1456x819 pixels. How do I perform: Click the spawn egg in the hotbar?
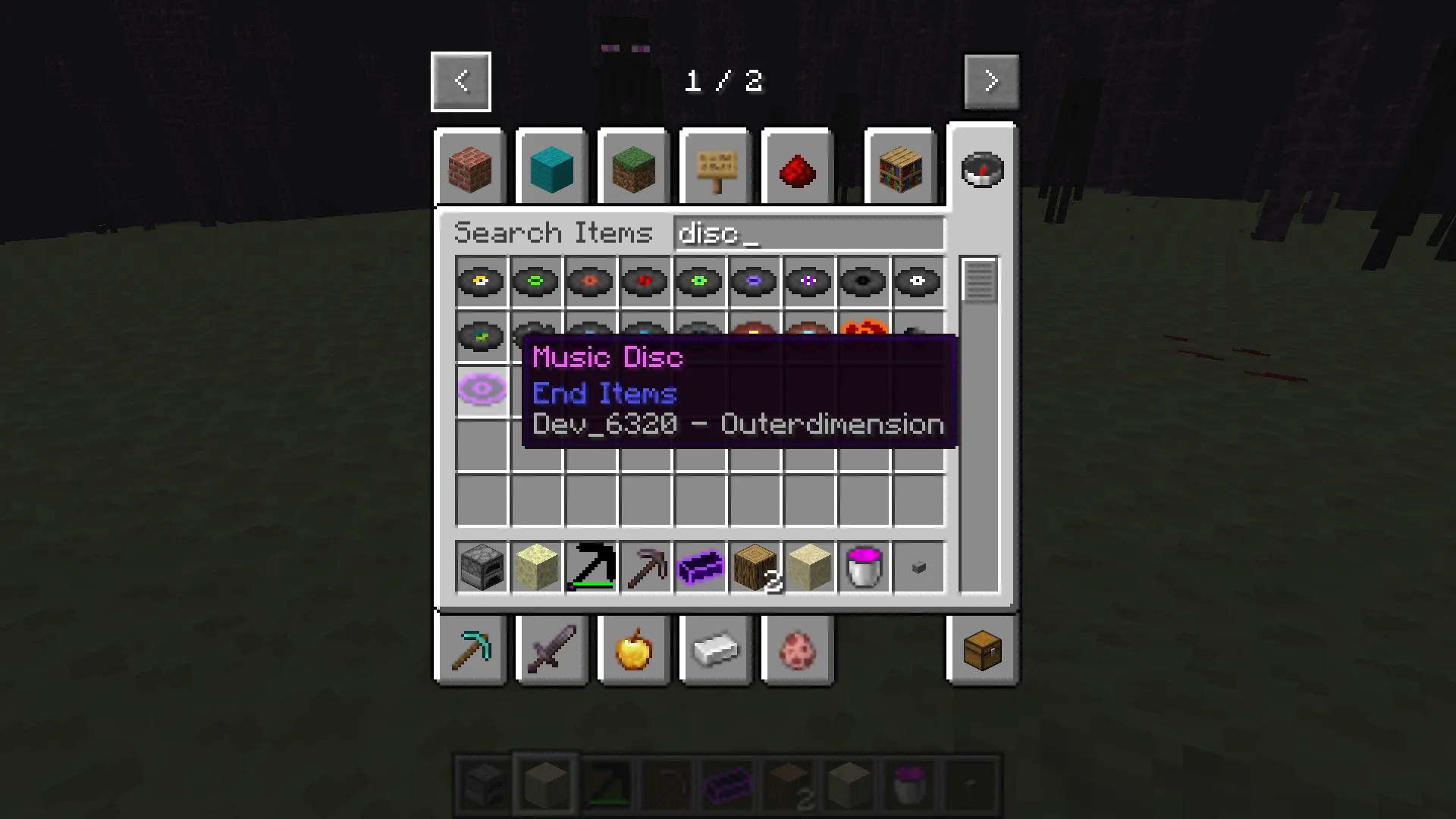click(x=797, y=650)
